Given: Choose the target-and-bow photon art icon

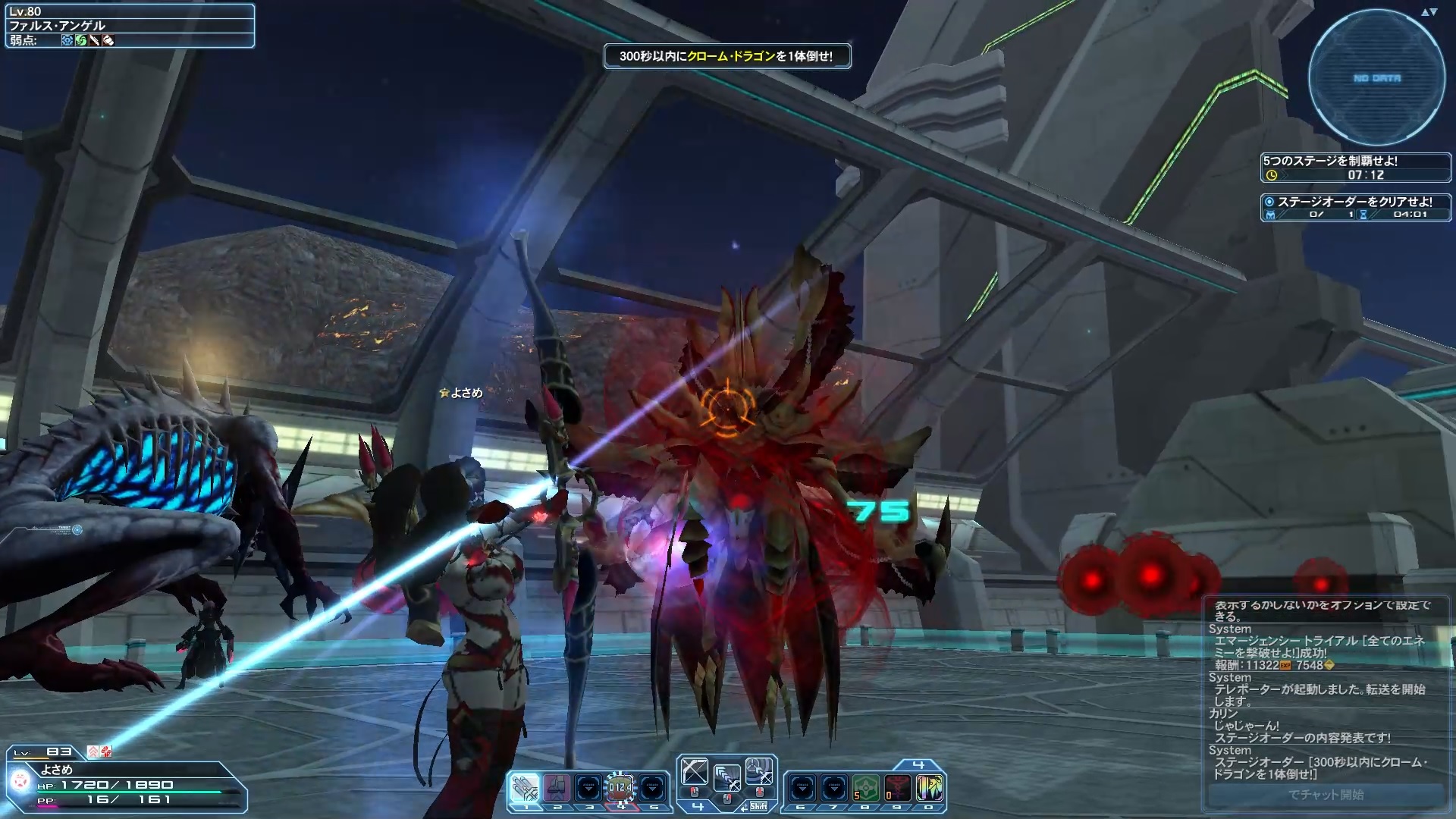Looking at the screenshot, I should tap(758, 773).
